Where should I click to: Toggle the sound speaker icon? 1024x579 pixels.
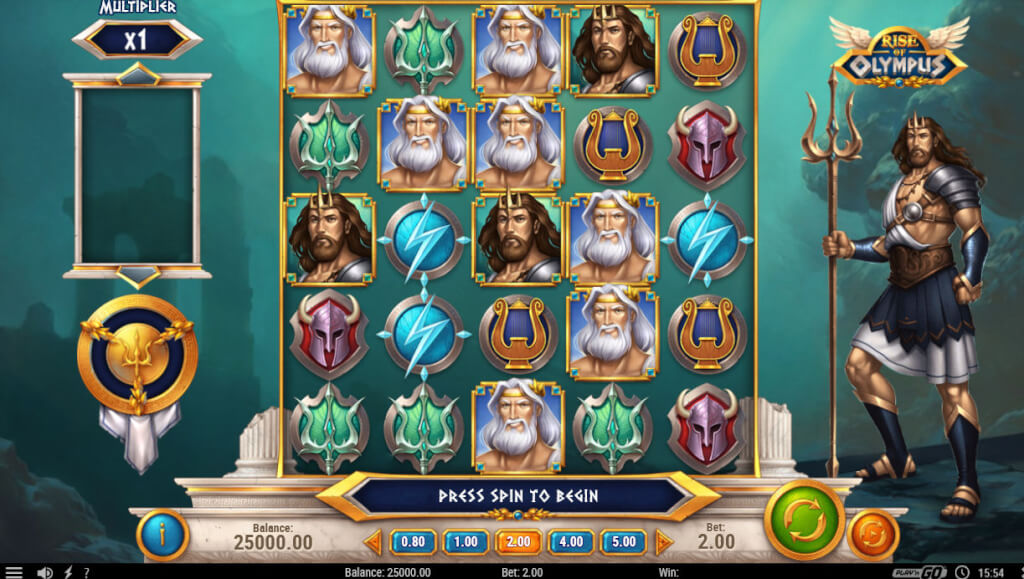click(44, 572)
